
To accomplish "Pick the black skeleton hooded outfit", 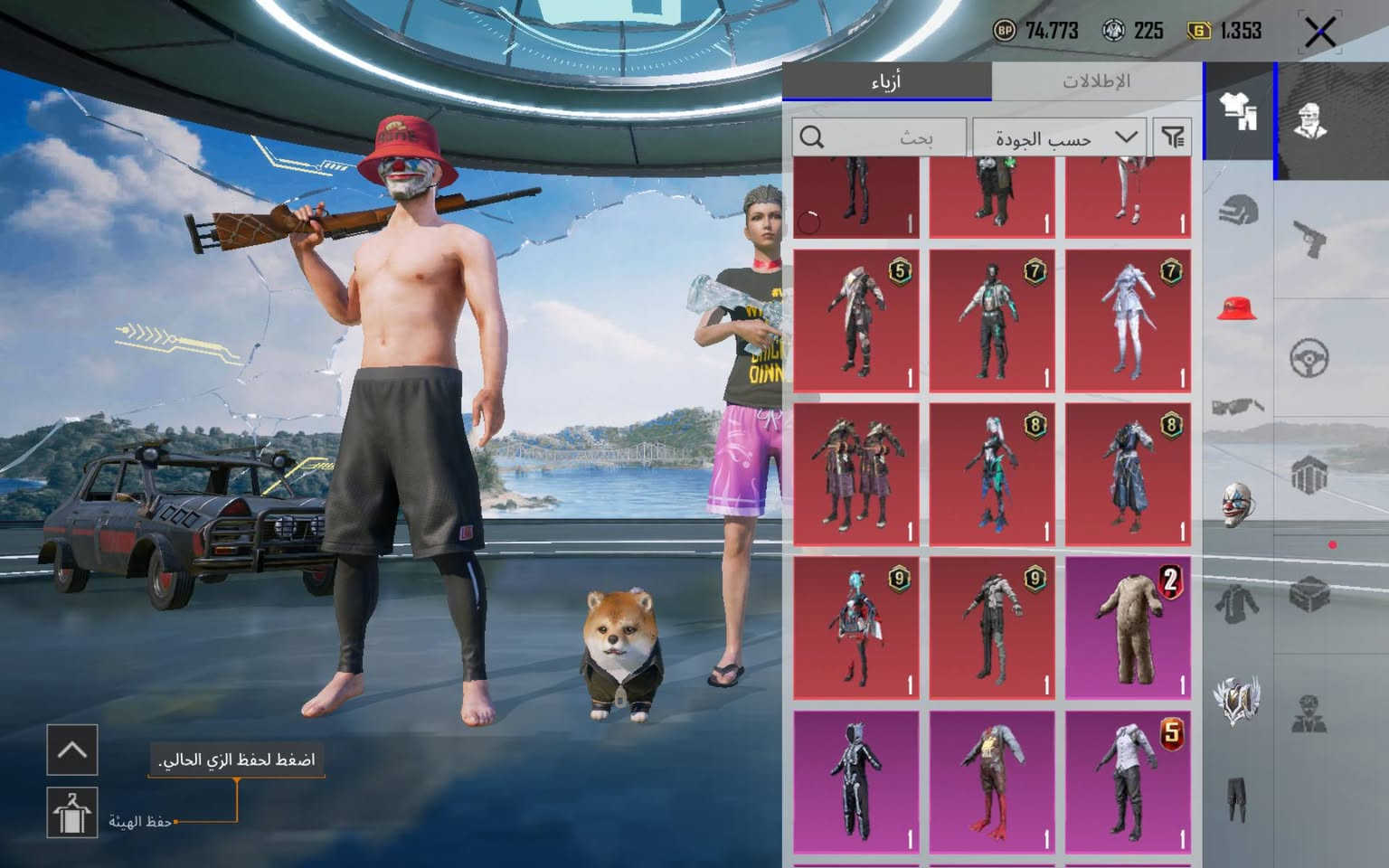I will pos(856,781).
